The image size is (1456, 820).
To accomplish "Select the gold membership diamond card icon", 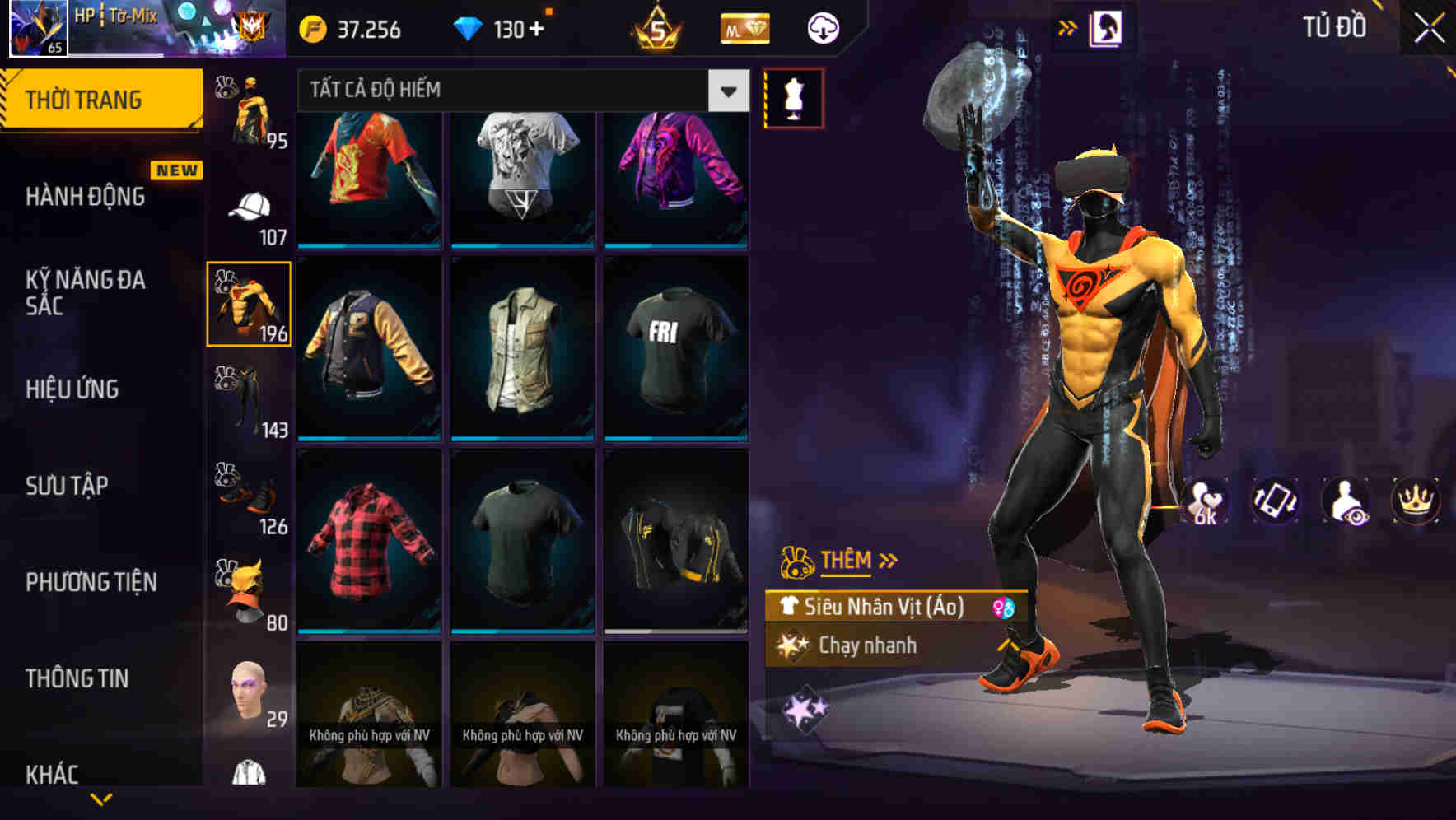I will click(x=744, y=27).
